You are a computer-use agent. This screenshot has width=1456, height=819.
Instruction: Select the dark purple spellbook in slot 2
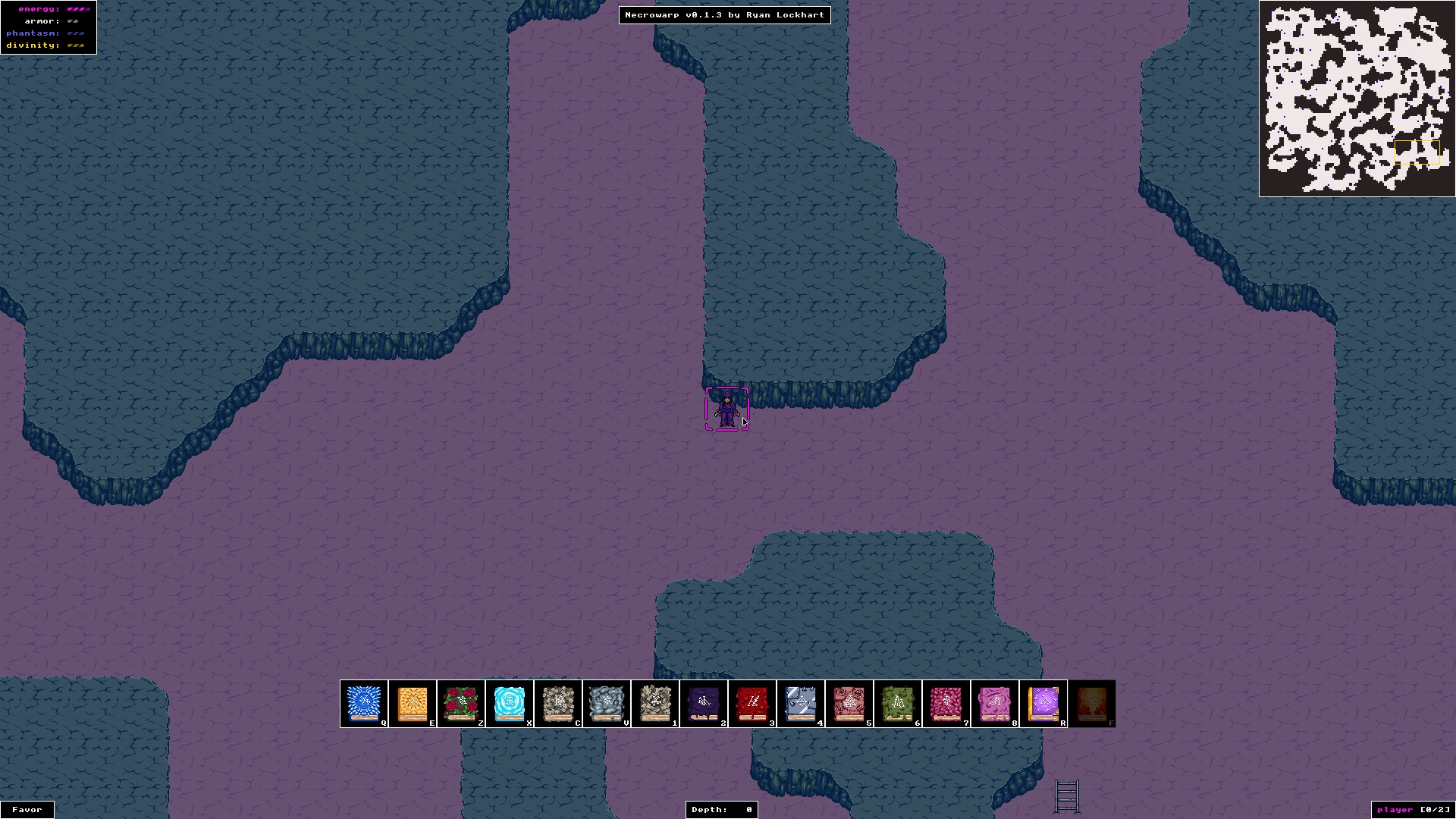coord(704,703)
